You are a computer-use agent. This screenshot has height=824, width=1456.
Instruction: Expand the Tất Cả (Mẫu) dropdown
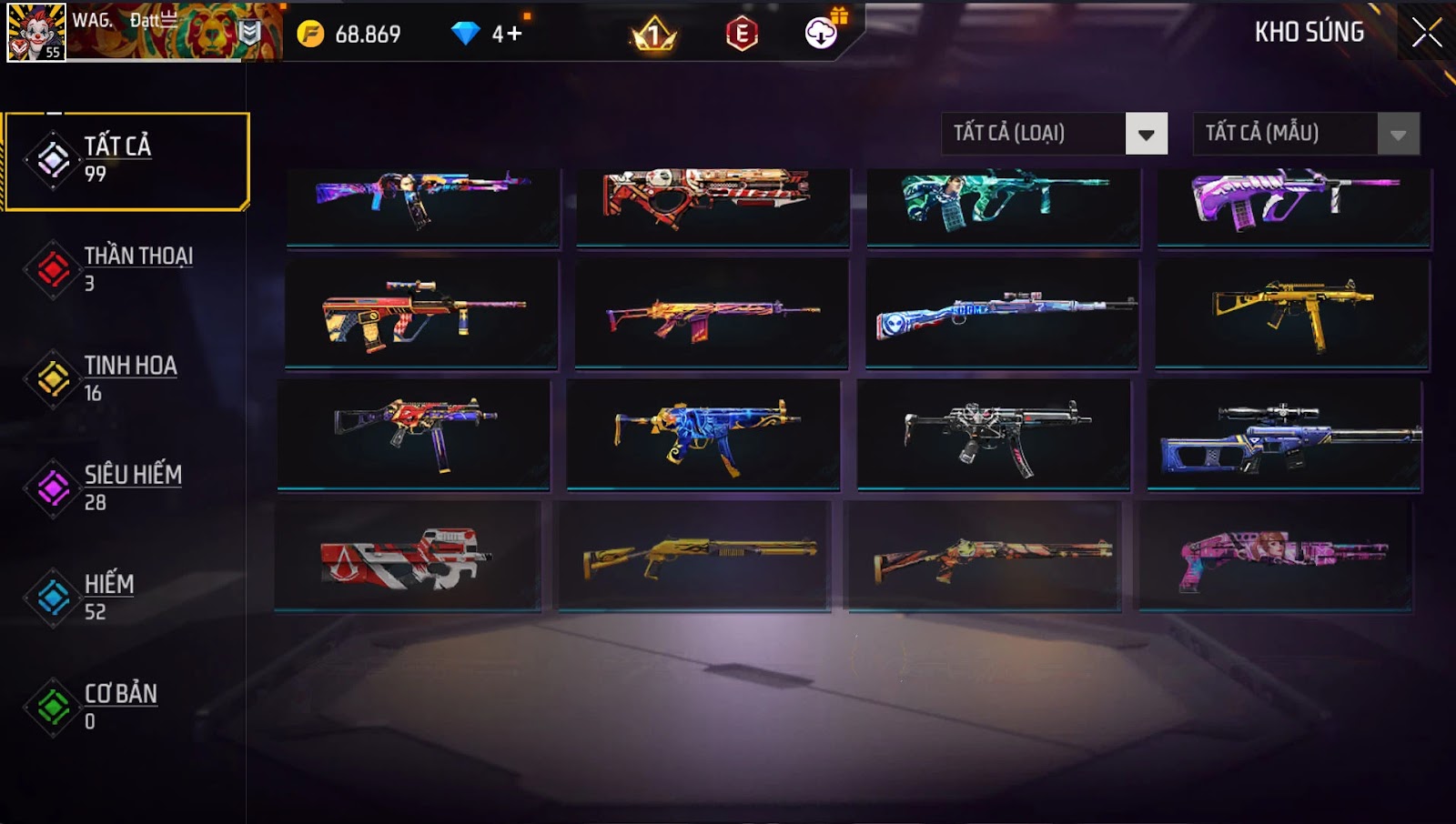pyautogui.click(x=1398, y=135)
